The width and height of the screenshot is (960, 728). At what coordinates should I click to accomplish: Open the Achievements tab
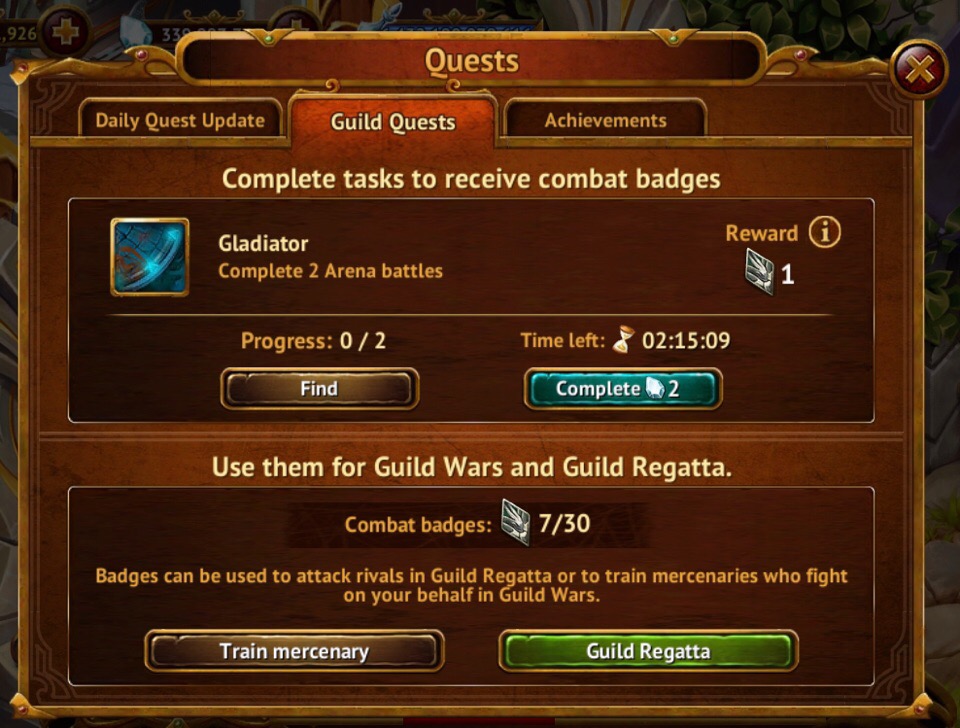(605, 121)
